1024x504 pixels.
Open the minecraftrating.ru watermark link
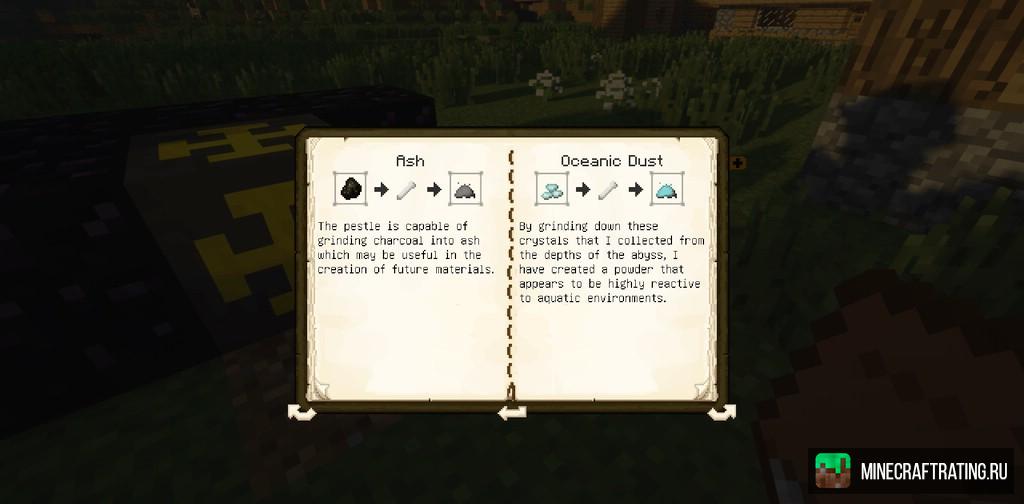[911, 469]
